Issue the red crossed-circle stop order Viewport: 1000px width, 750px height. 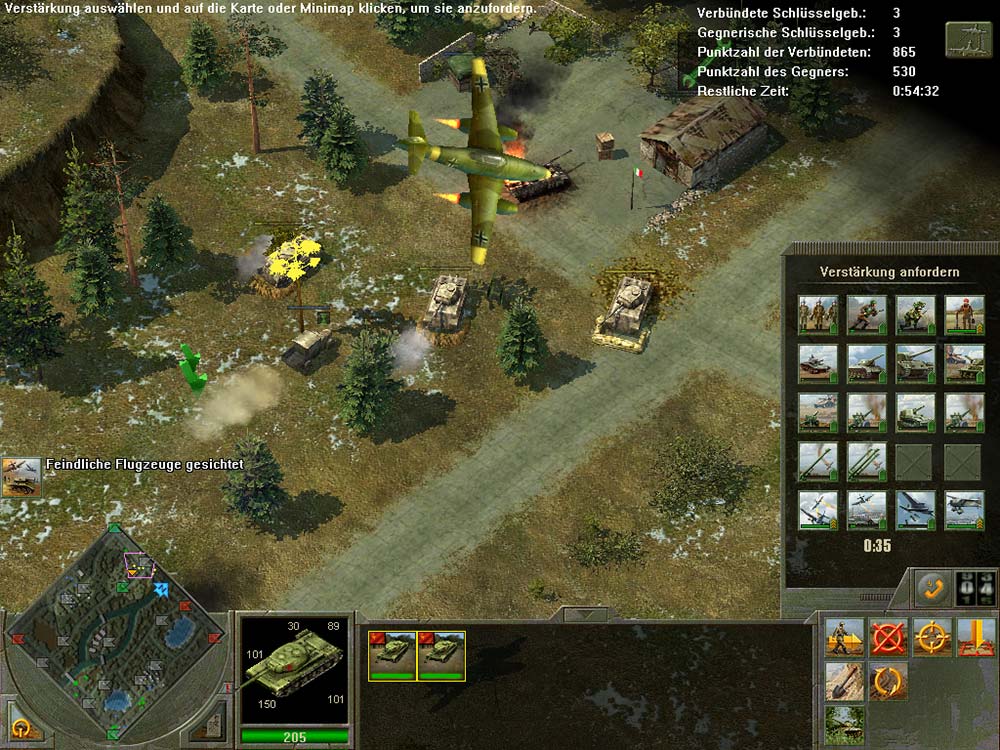click(888, 637)
